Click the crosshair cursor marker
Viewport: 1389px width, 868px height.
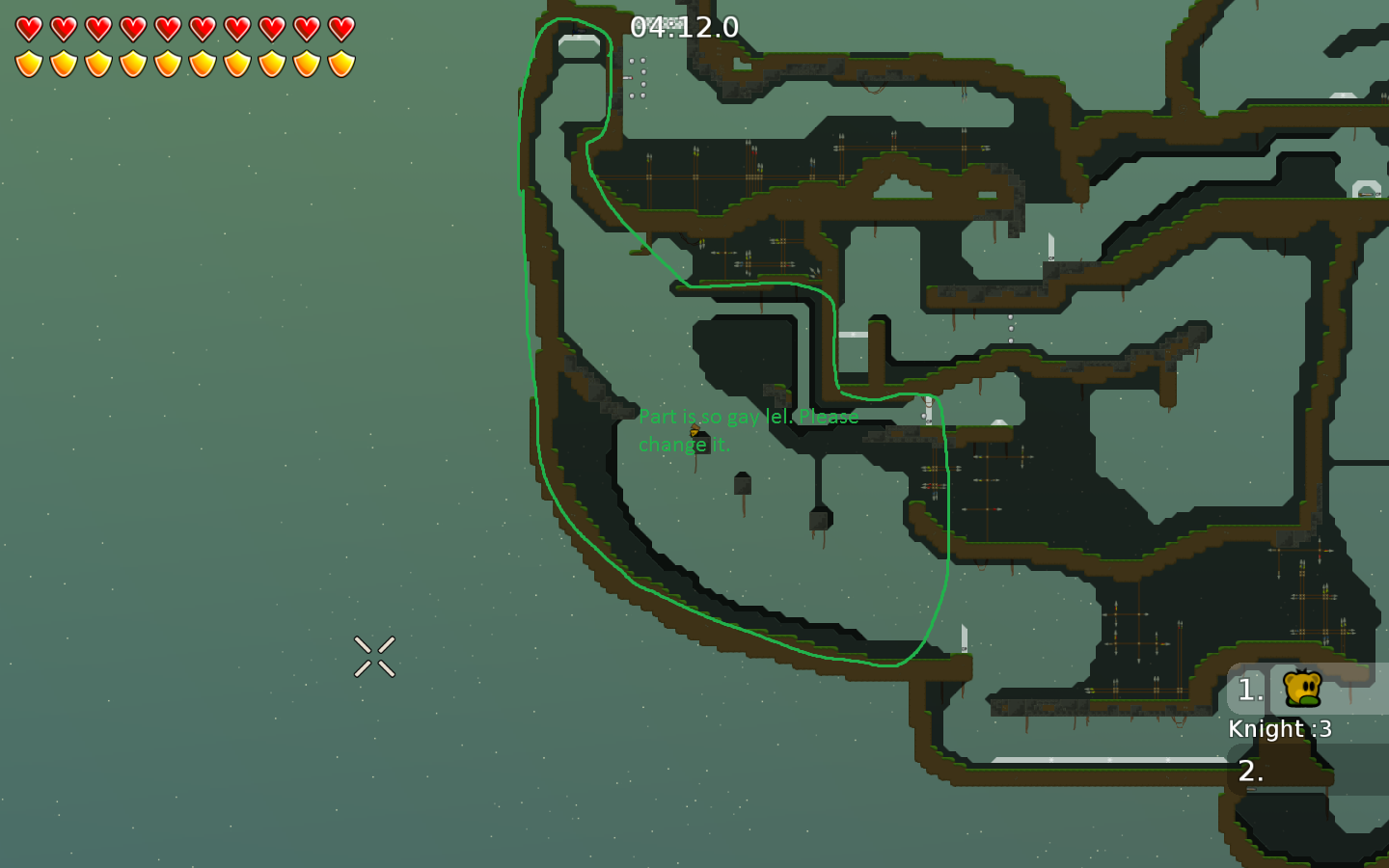pyautogui.click(x=375, y=656)
